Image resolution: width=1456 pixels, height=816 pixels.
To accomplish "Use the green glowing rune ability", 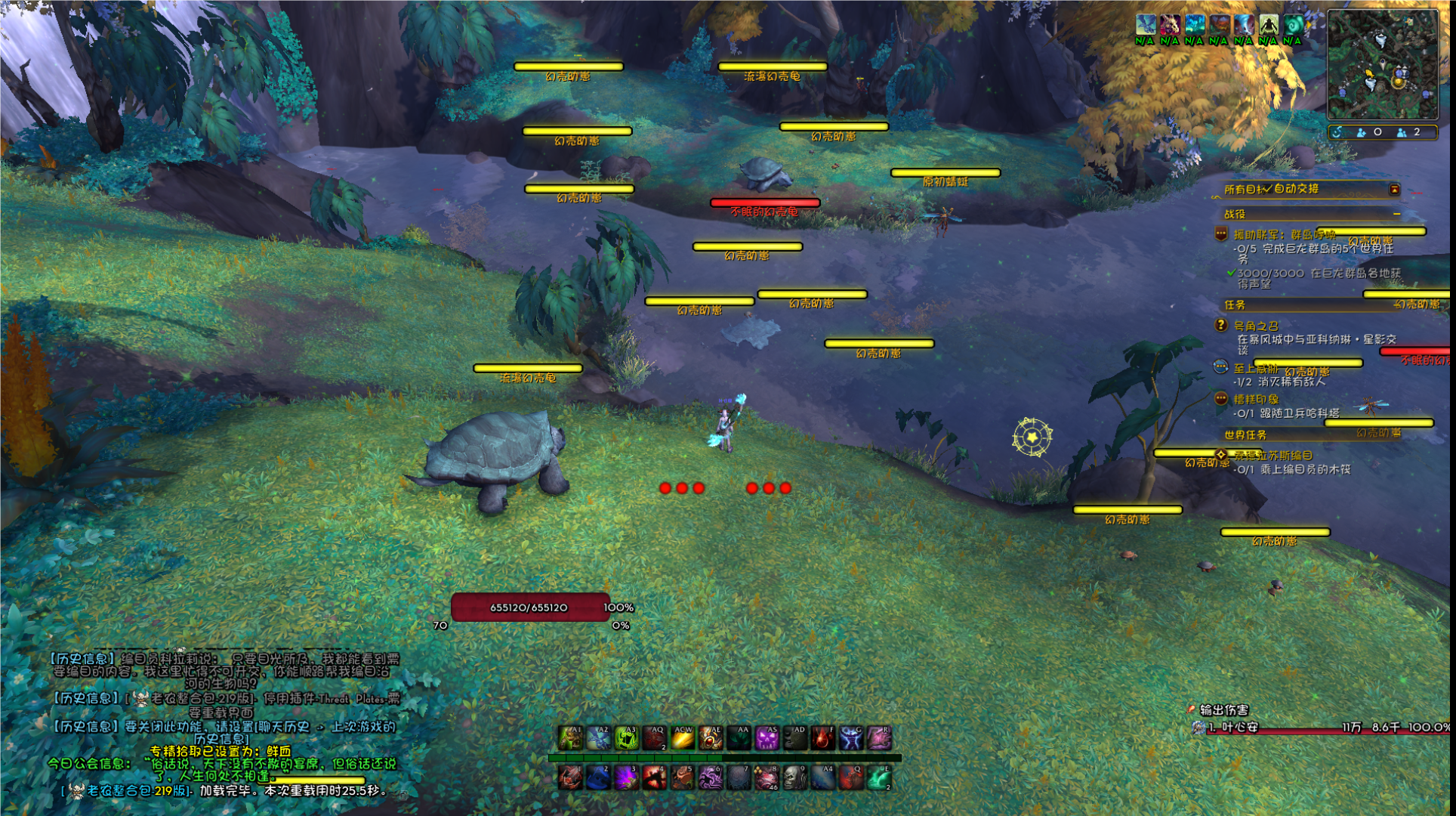I will pos(627,738).
